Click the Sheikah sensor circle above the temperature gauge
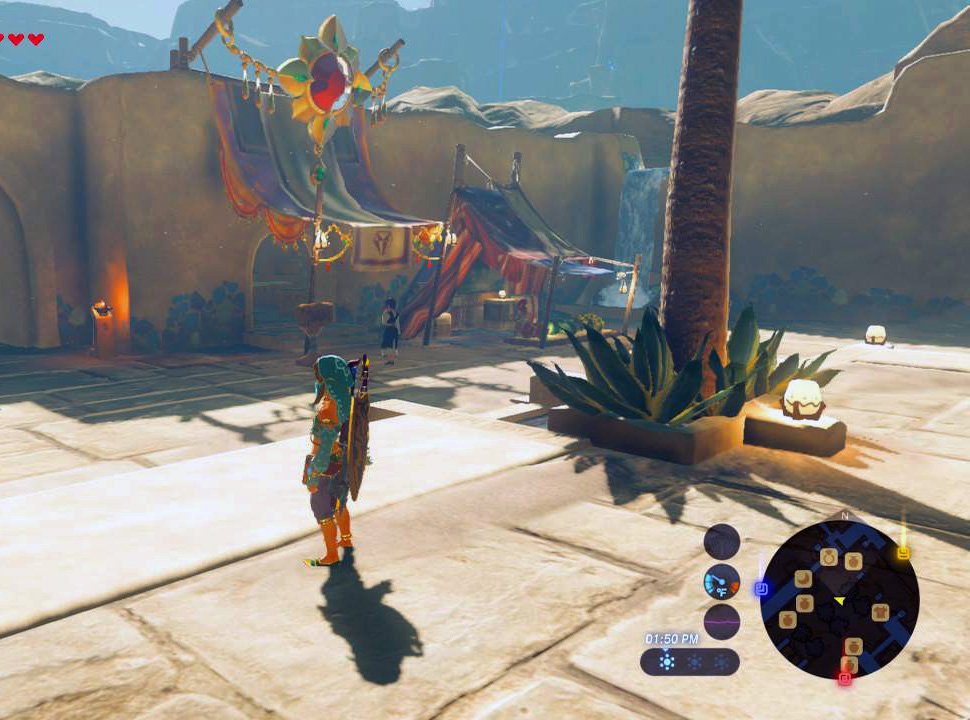Screen dimensions: 970x720 pos(721,542)
